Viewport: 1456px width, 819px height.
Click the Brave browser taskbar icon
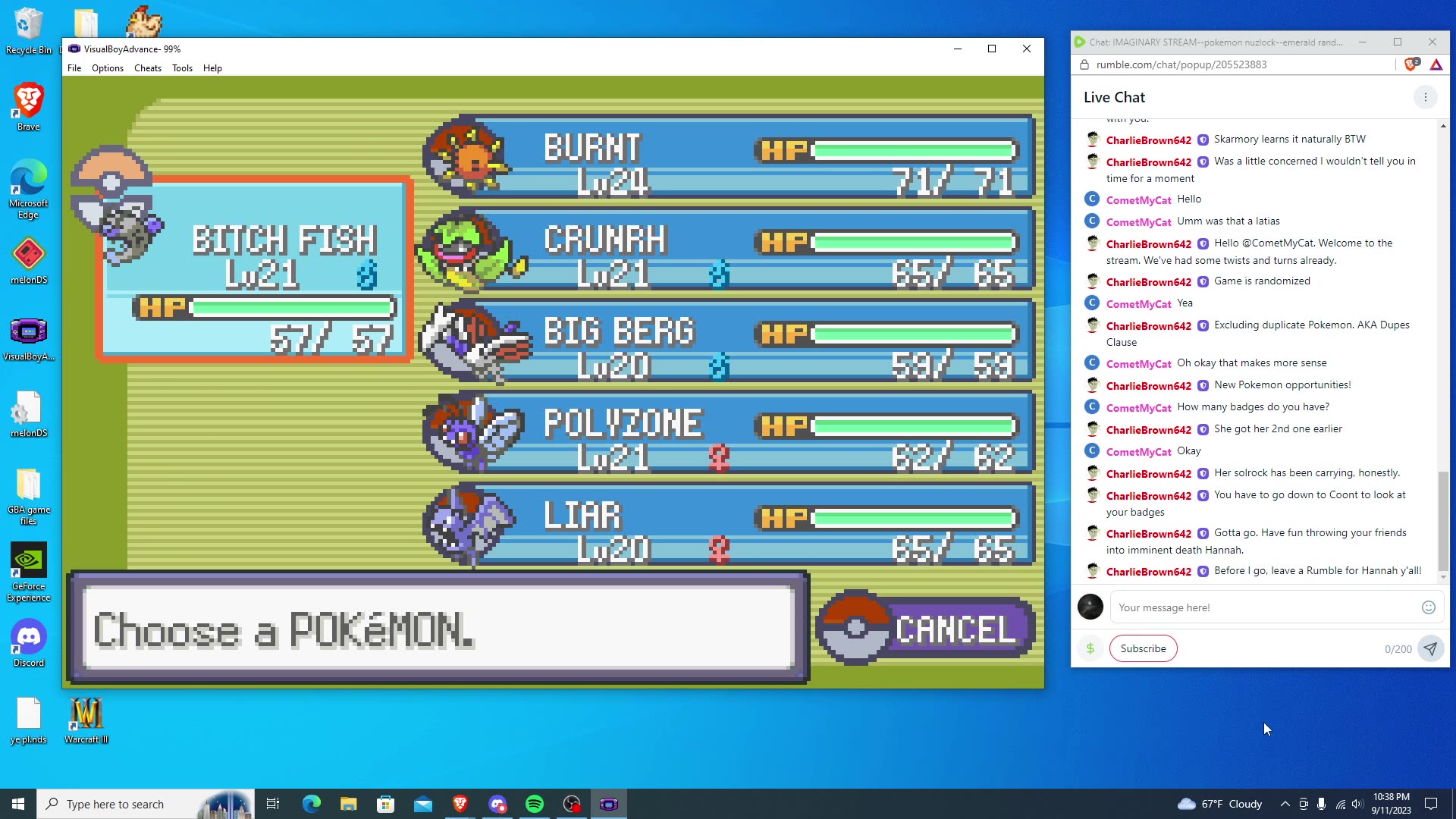point(460,803)
